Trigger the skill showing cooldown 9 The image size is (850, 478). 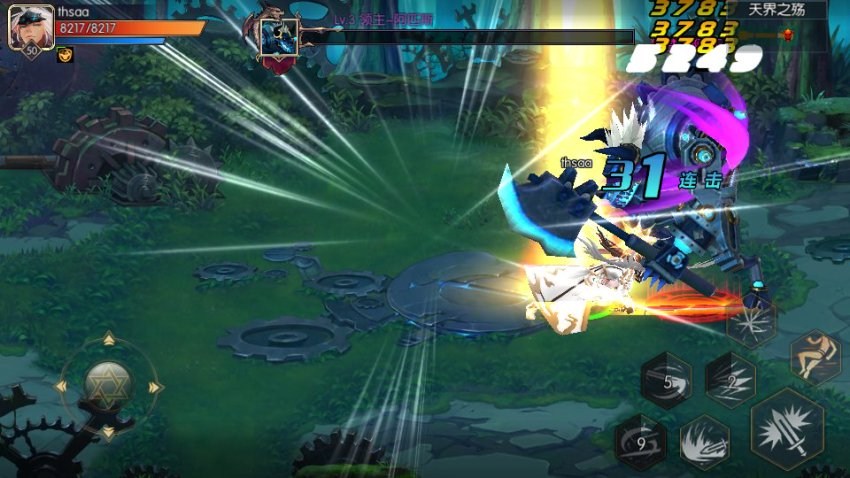pos(641,441)
